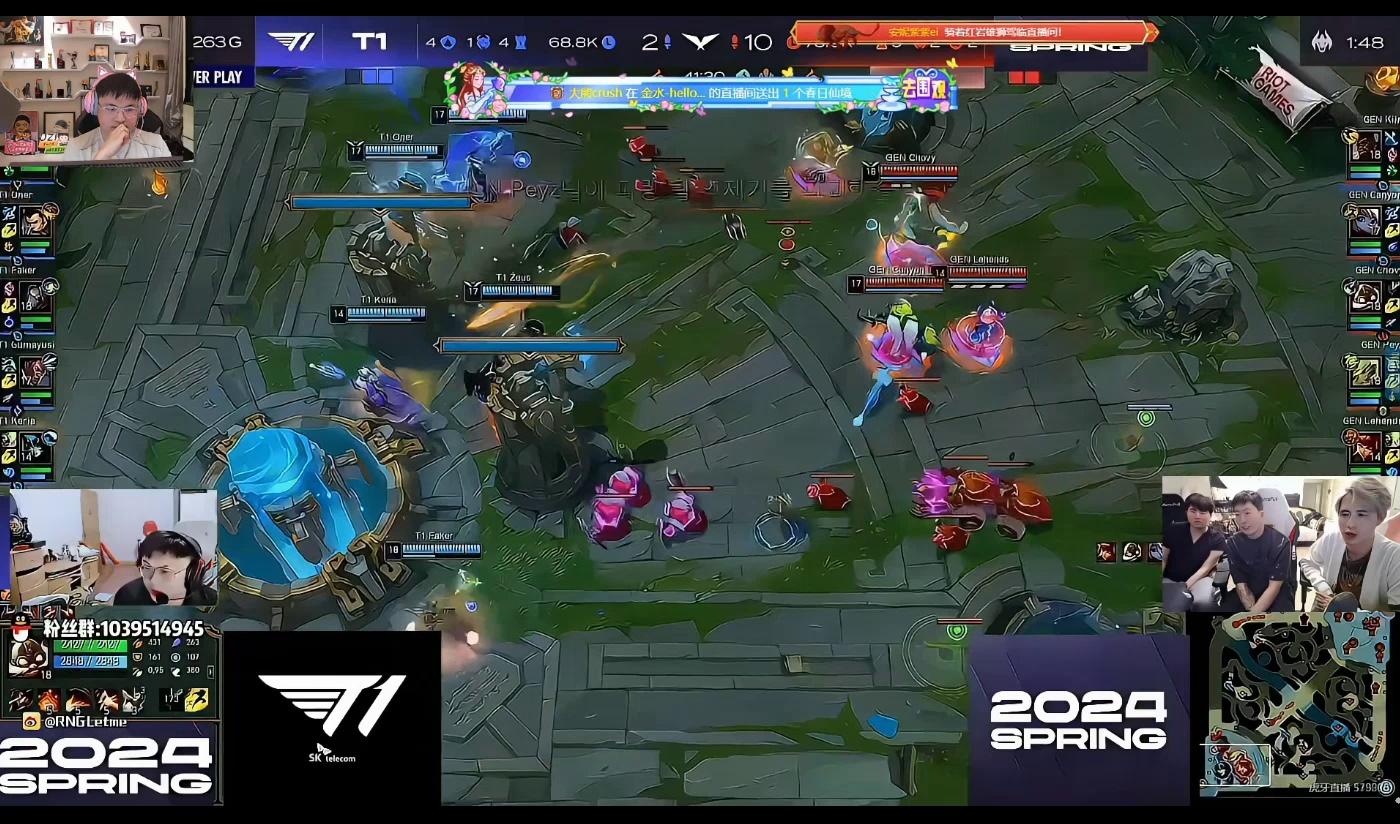This screenshot has height=824, width=1400.
Task: Click the yellow Flash summoner spell icon
Action: 198,700
